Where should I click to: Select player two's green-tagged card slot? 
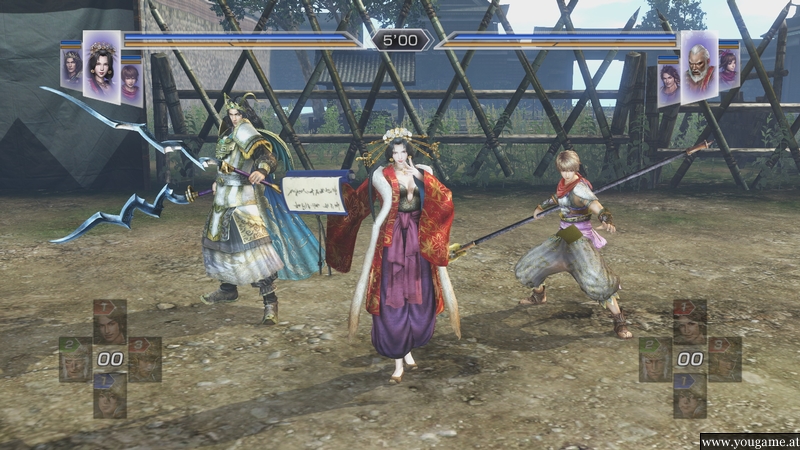tap(655, 360)
